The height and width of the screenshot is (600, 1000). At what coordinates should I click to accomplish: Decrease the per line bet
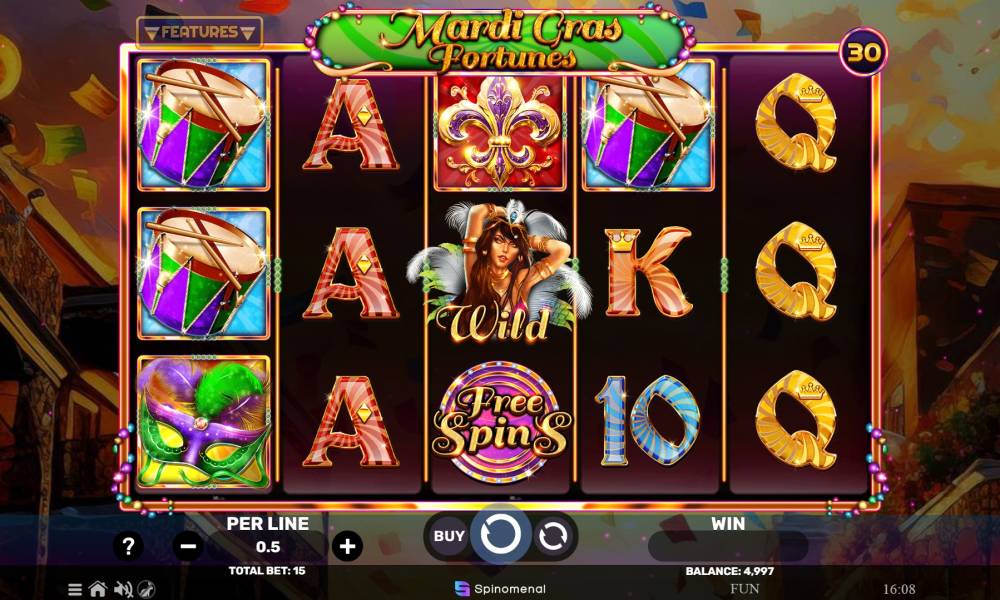click(x=187, y=546)
